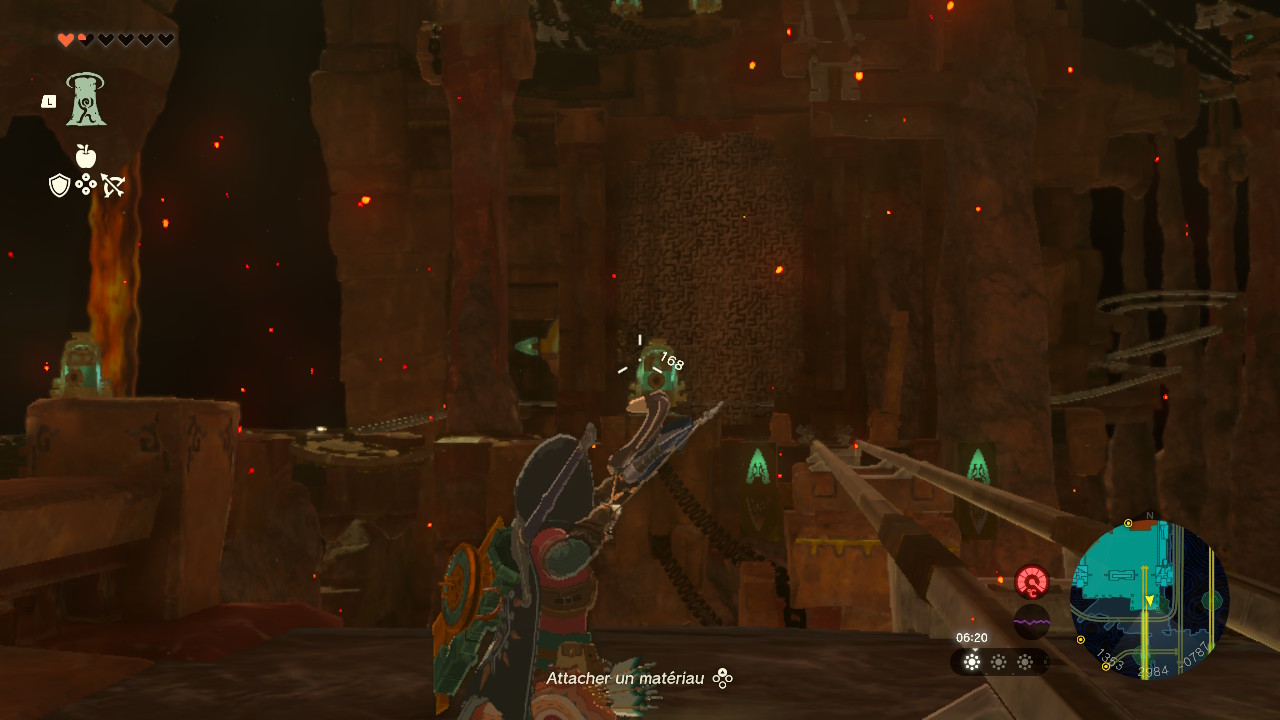This screenshot has width=1280, height=720.
Task: Open the circular minimap
Action: [x=1149, y=600]
